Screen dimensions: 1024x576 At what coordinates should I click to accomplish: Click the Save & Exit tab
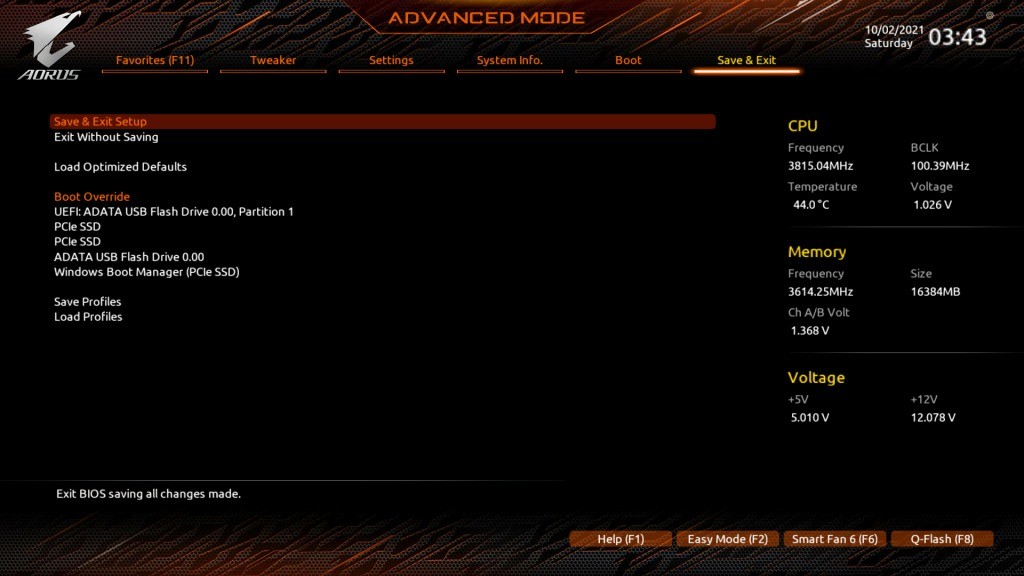[x=746, y=61]
